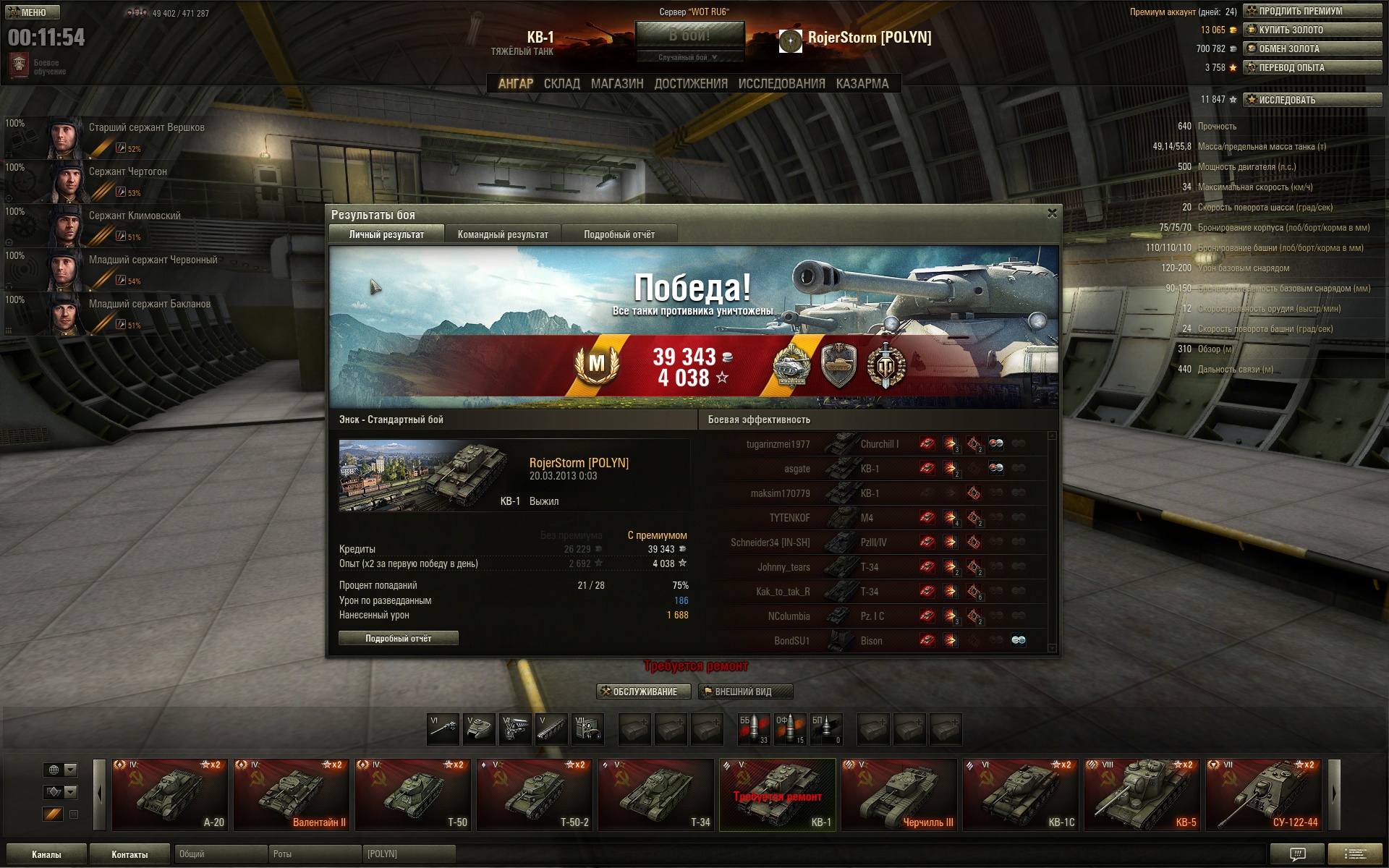This screenshot has width=1389, height=868.
Task: Open the Каналы chat channels
Action: click(x=46, y=854)
